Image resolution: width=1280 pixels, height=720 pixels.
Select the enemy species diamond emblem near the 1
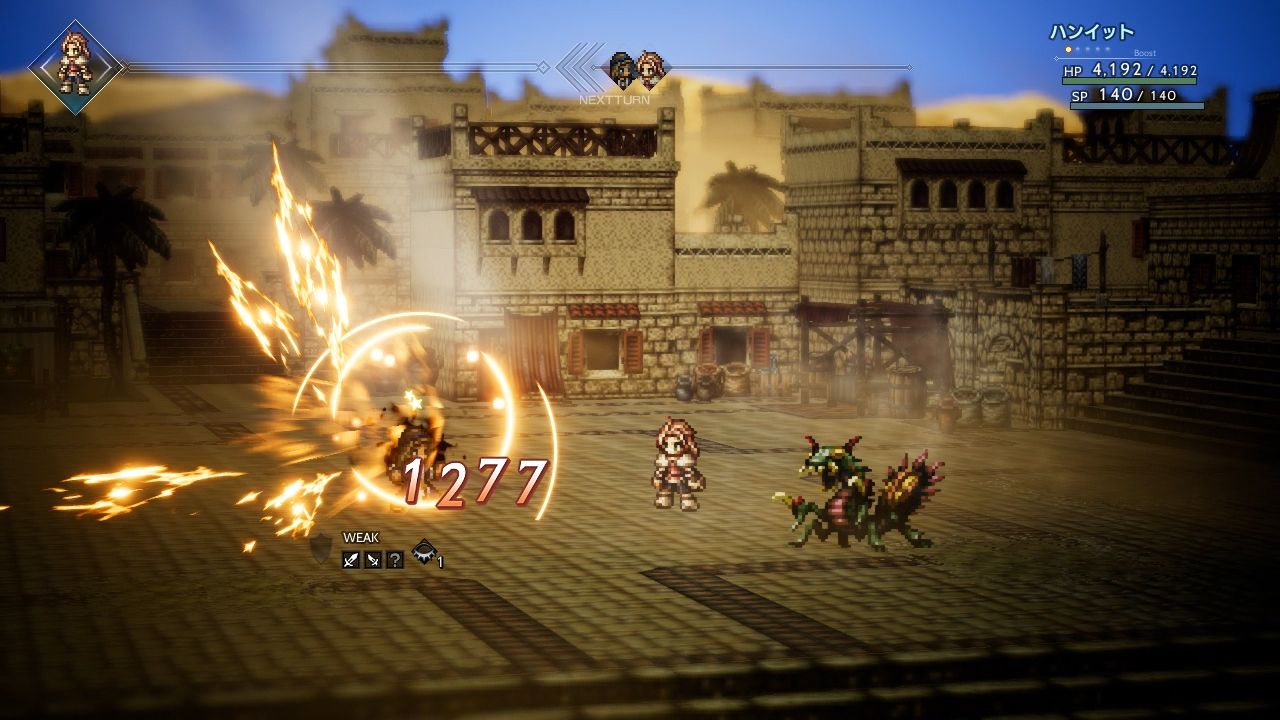[424, 553]
